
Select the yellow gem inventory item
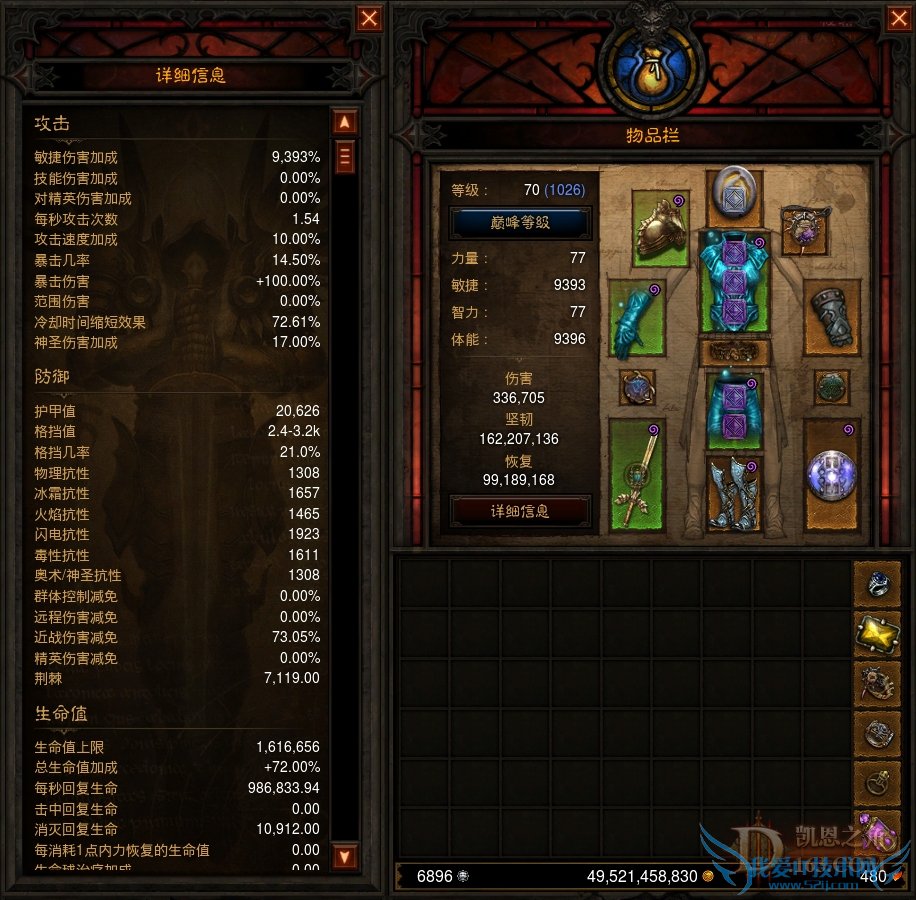[x=877, y=632]
